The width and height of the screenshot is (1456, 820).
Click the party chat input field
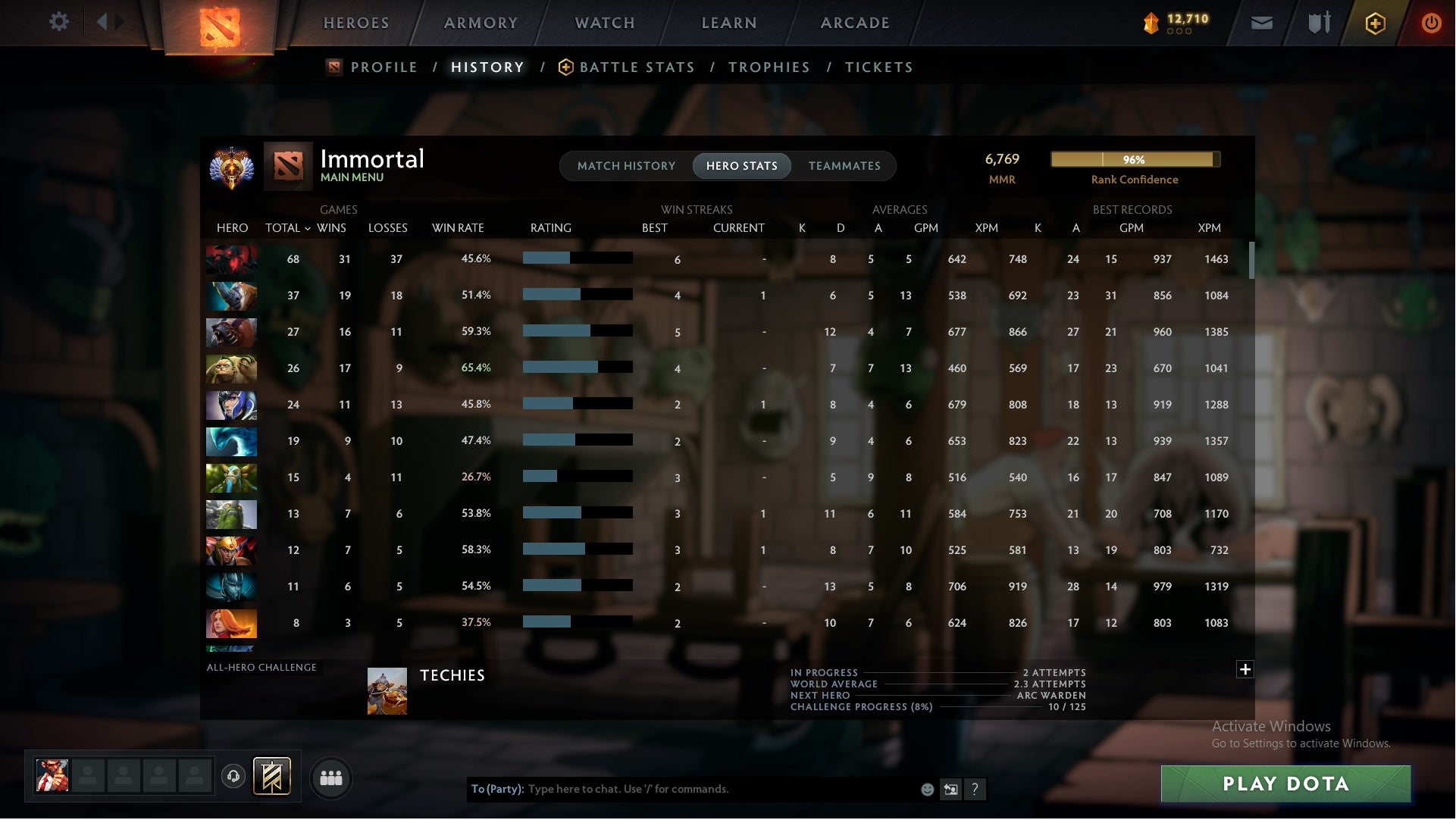(682, 789)
